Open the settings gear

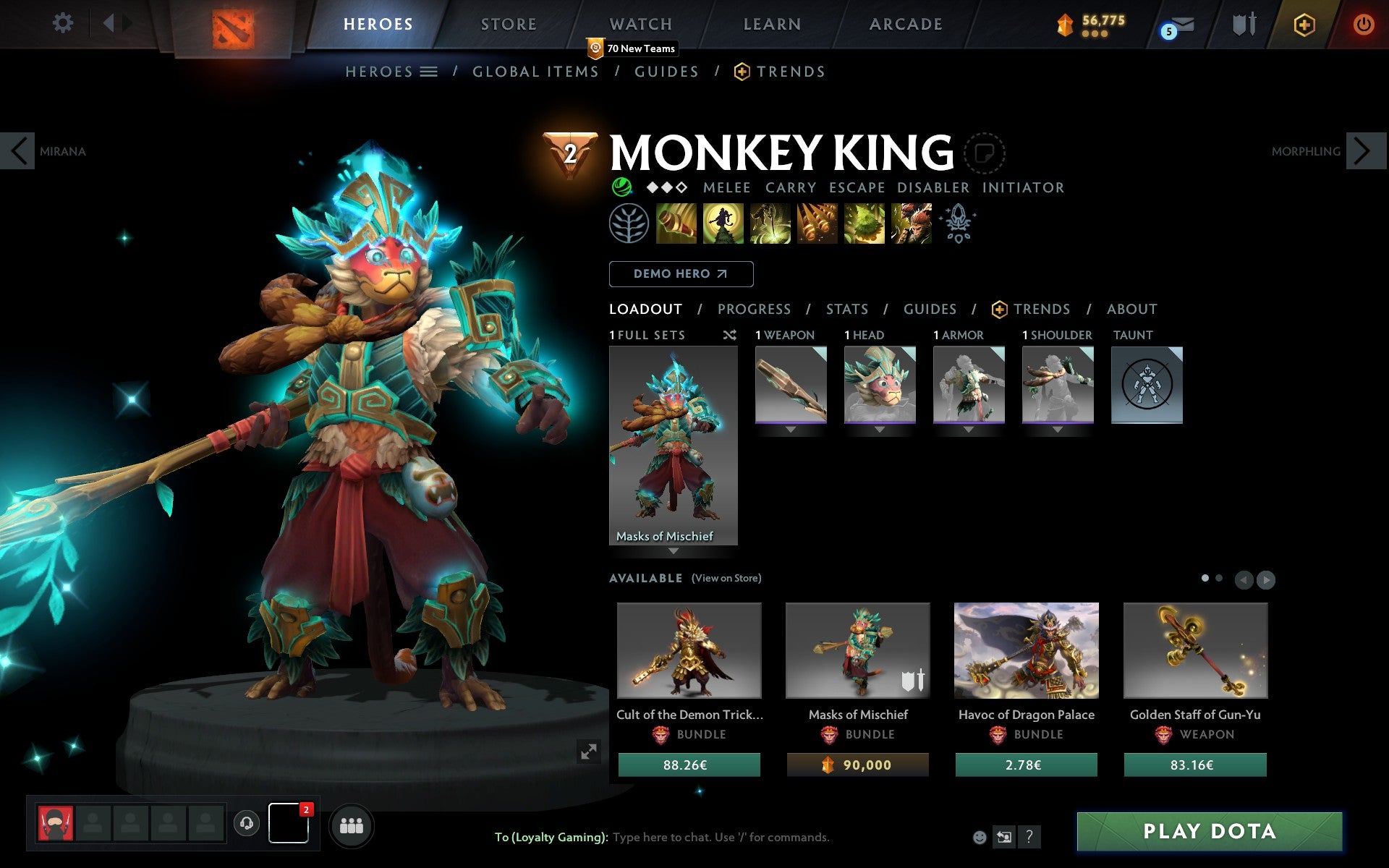tap(64, 24)
